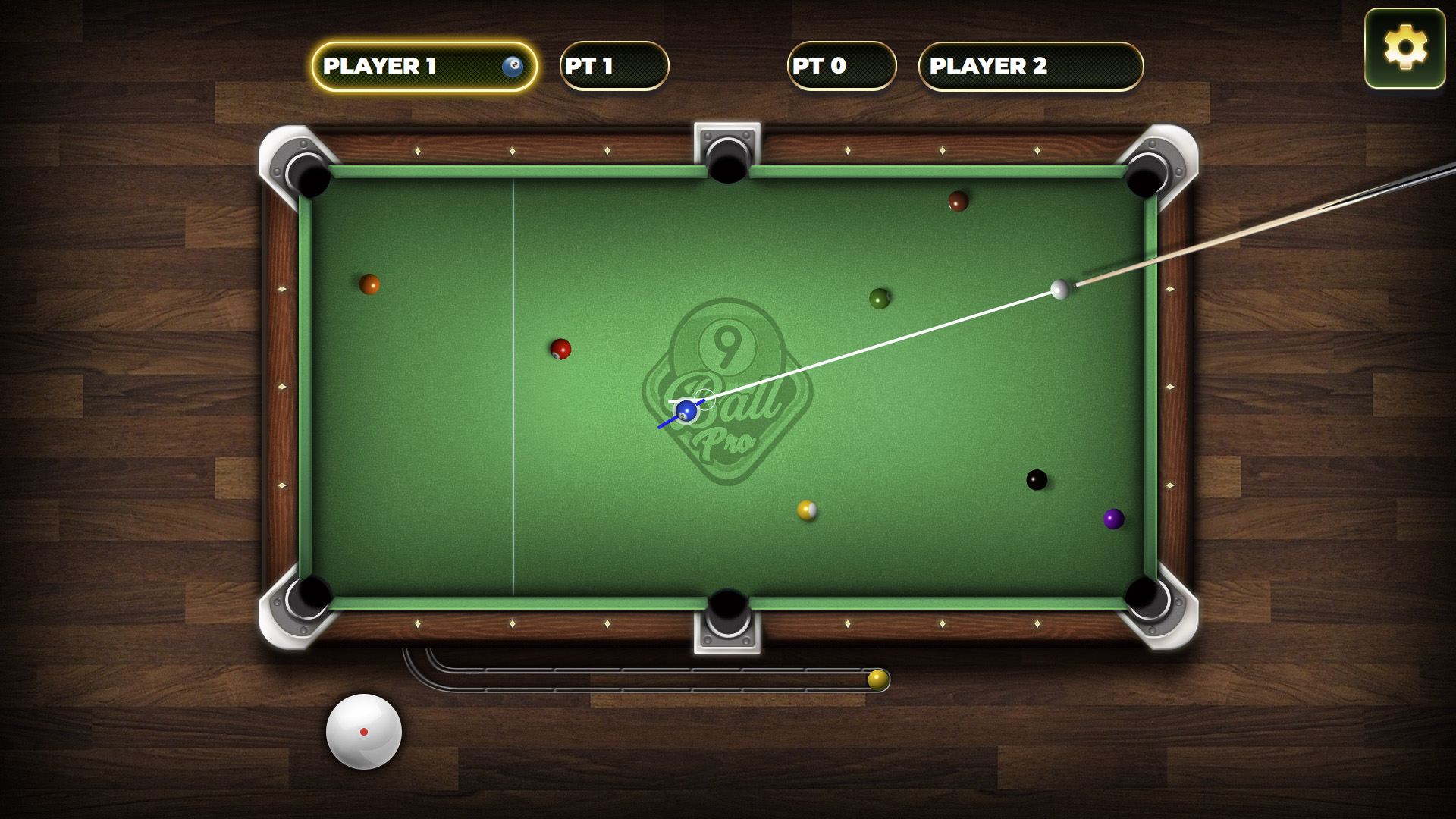Select the striped yellow 9-ball below center
Viewport: 1456px width, 819px height.
click(x=808, y=510)
